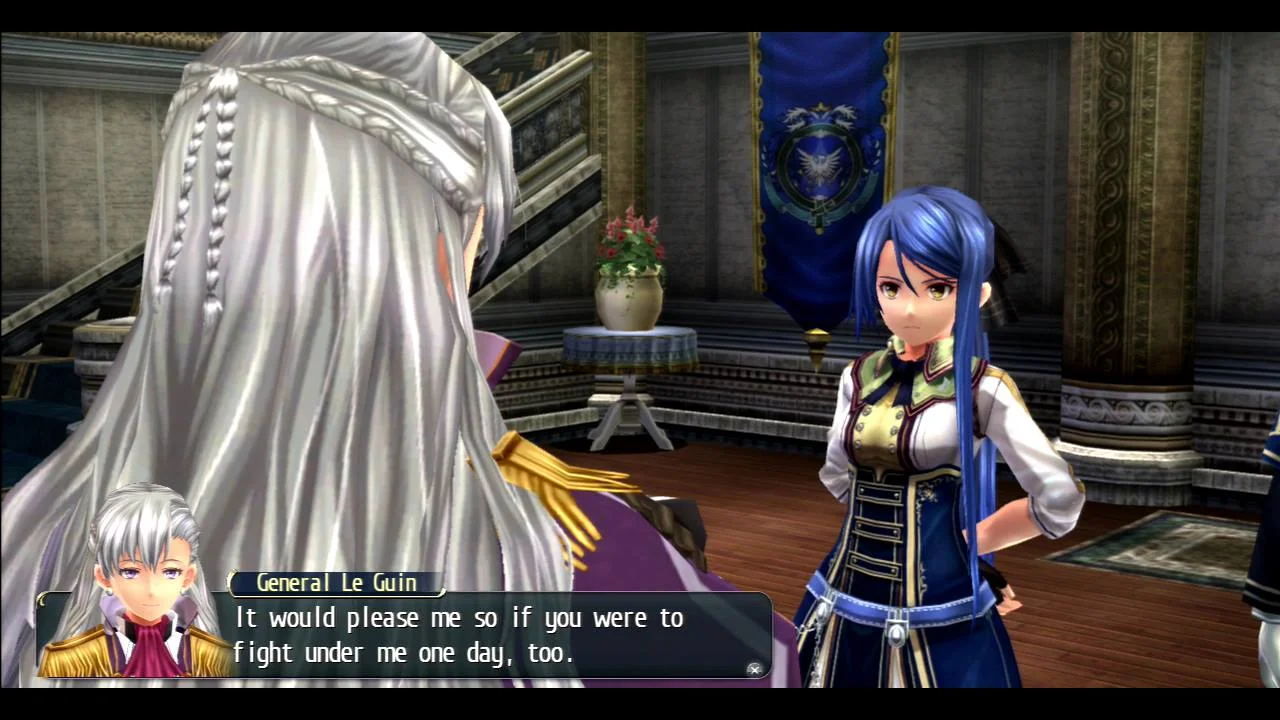The height and width of the screenshot is (720, 1280).
Task: Click the X advance icon on dialogue box
Action: (x=754, y=670)
